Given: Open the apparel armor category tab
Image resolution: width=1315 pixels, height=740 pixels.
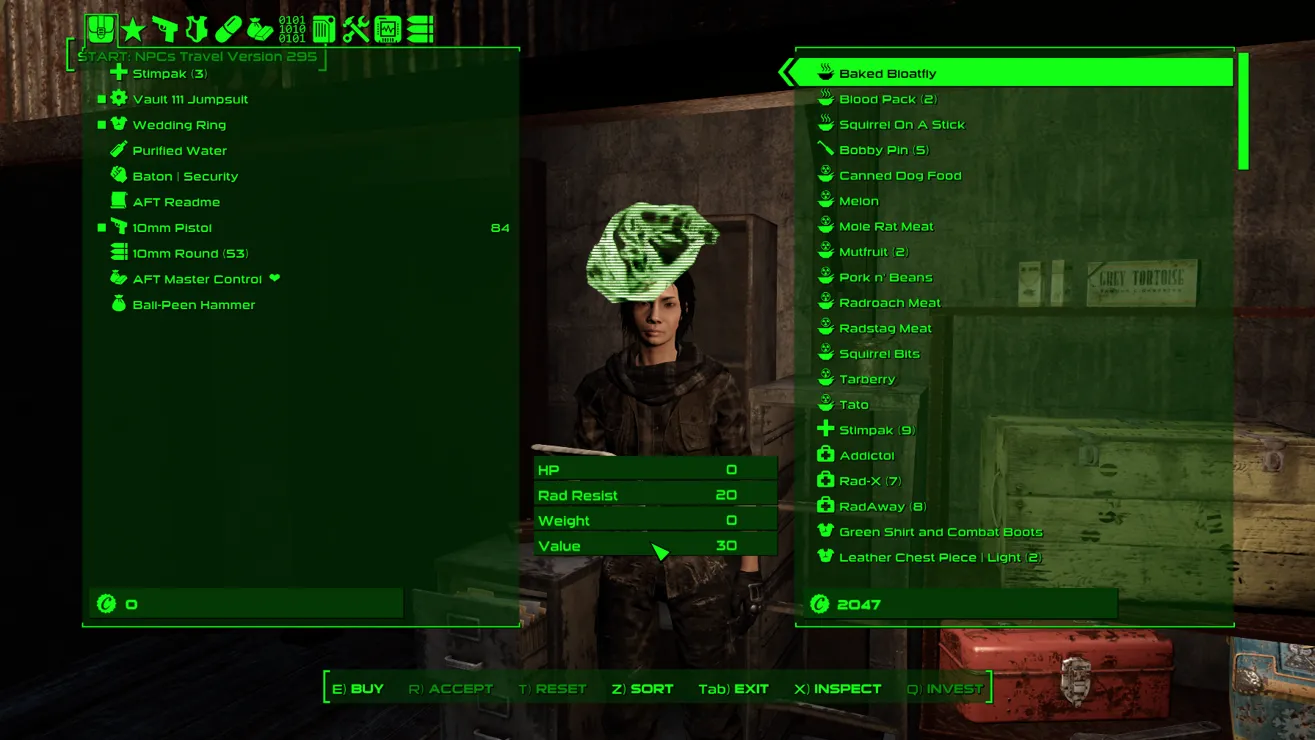Looking at the screenshot, I should tap(196, 29).
